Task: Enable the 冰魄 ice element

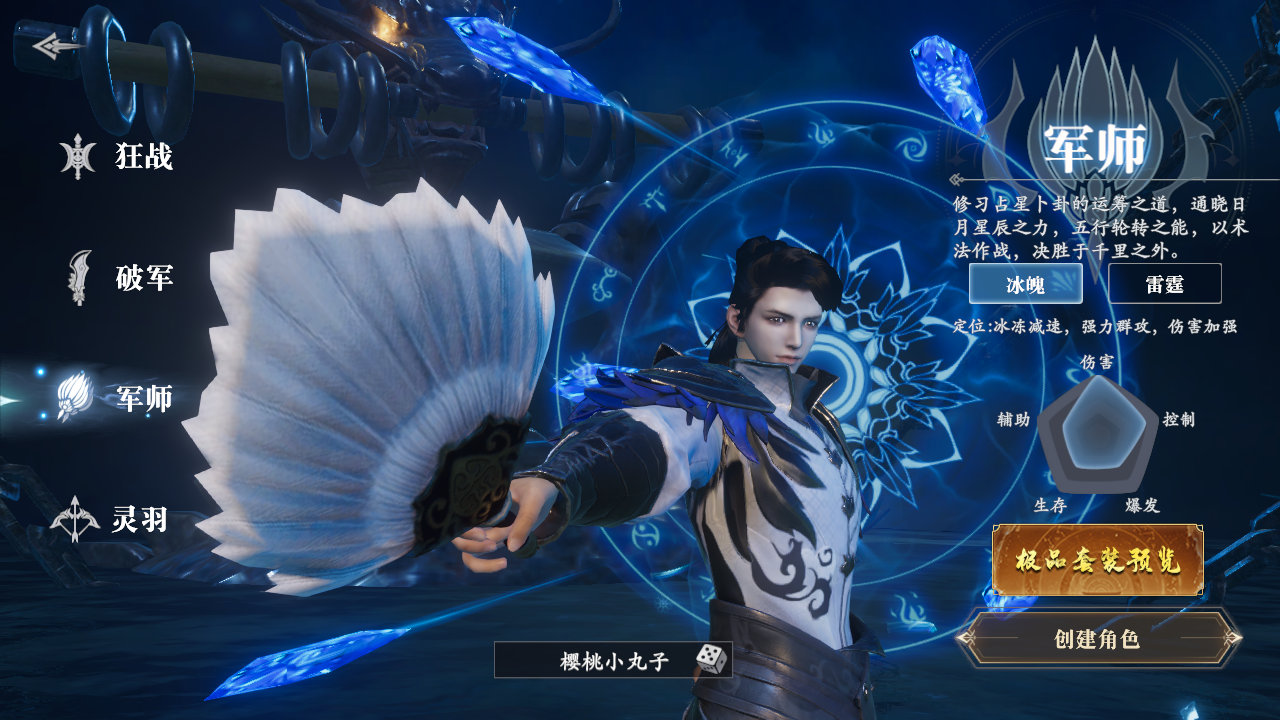Action: 1026,283
